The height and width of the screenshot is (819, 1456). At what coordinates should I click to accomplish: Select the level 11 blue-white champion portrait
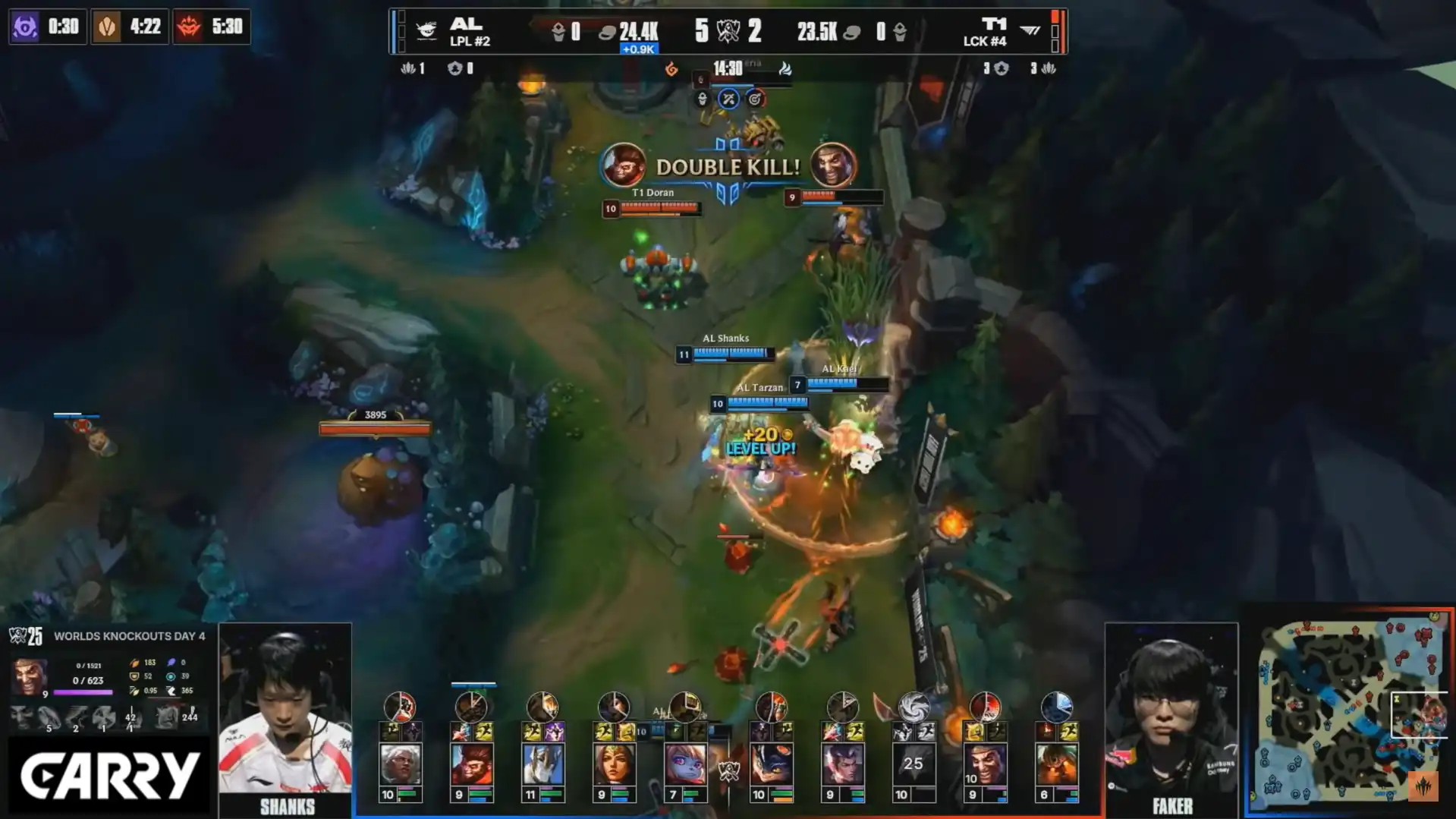click(542, 764)
